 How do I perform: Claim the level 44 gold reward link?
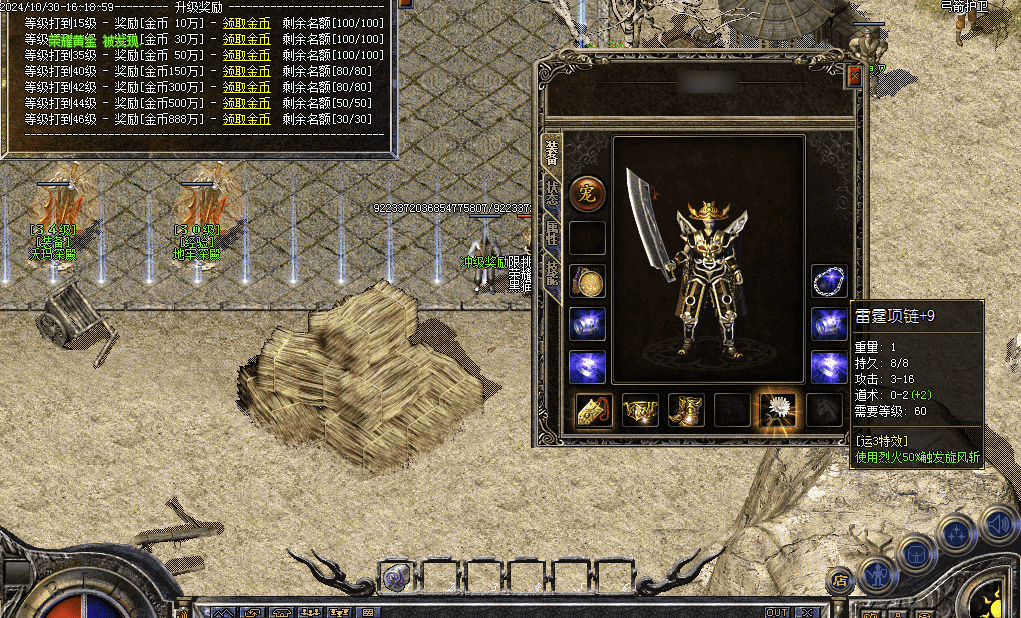coord(246,103)
